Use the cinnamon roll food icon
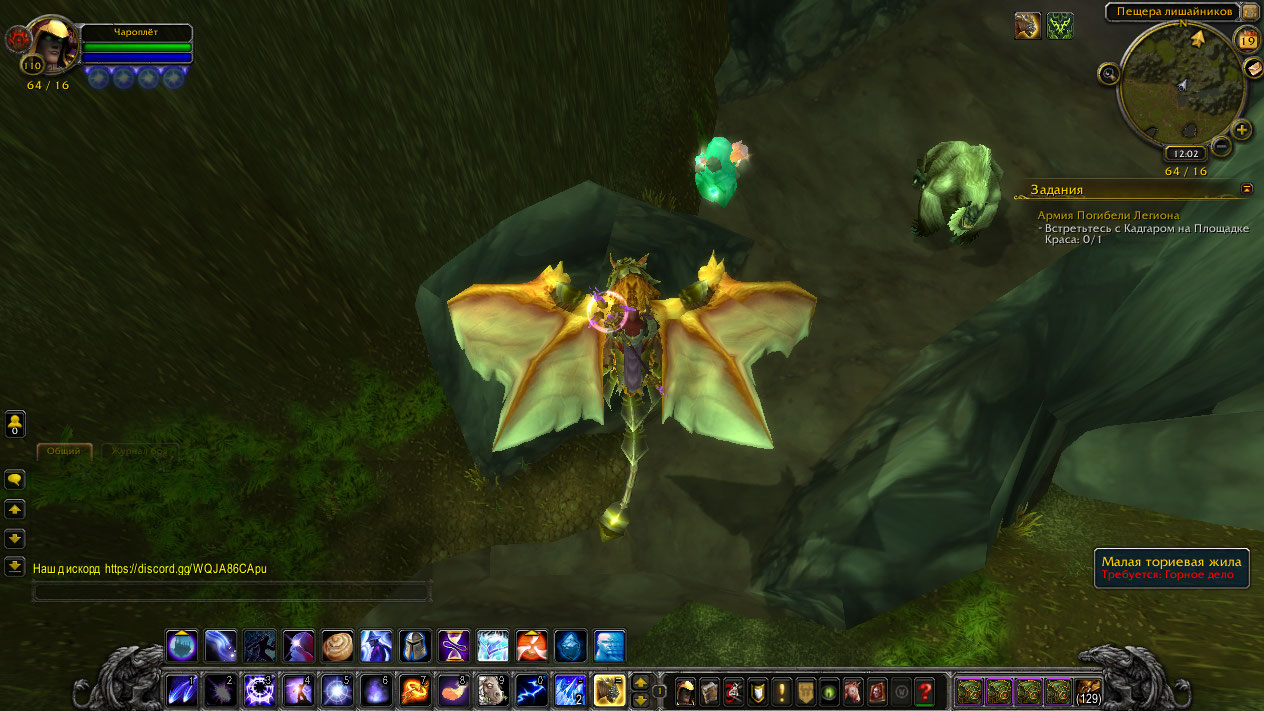This screenshot has width=1264, height=711. [x=338, y=645]
